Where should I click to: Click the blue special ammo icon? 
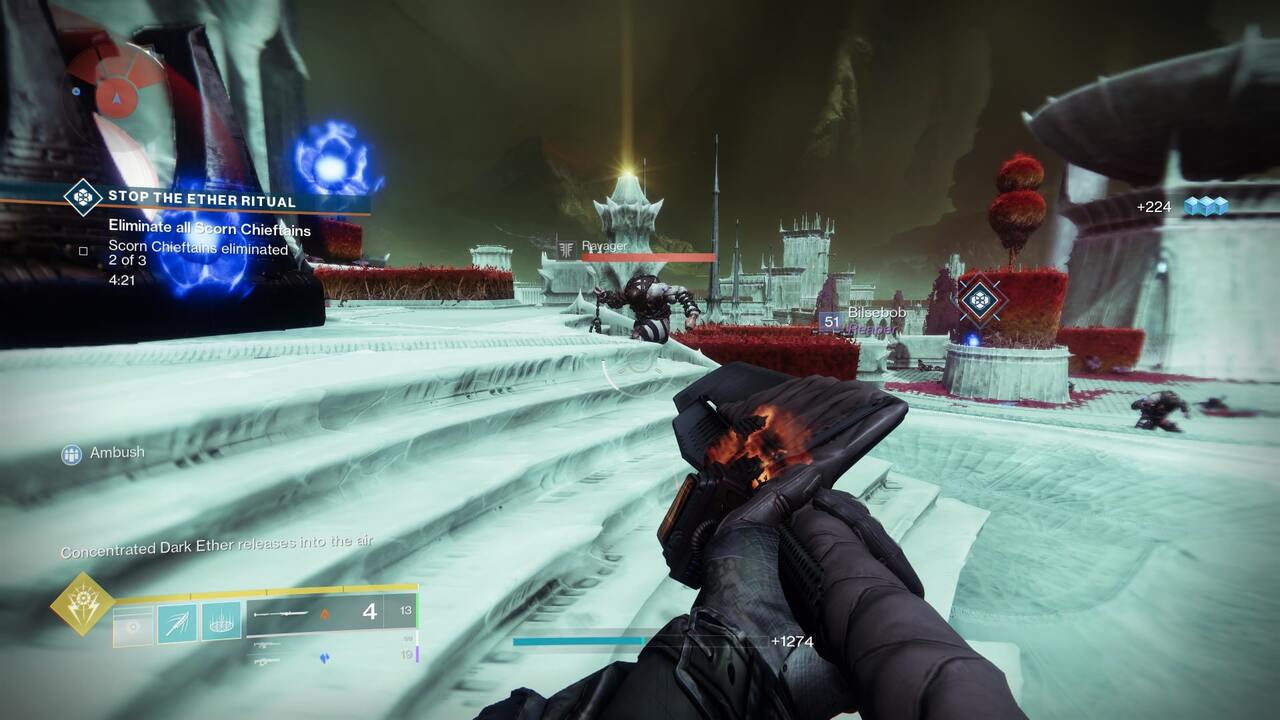(x=325, y=656)
